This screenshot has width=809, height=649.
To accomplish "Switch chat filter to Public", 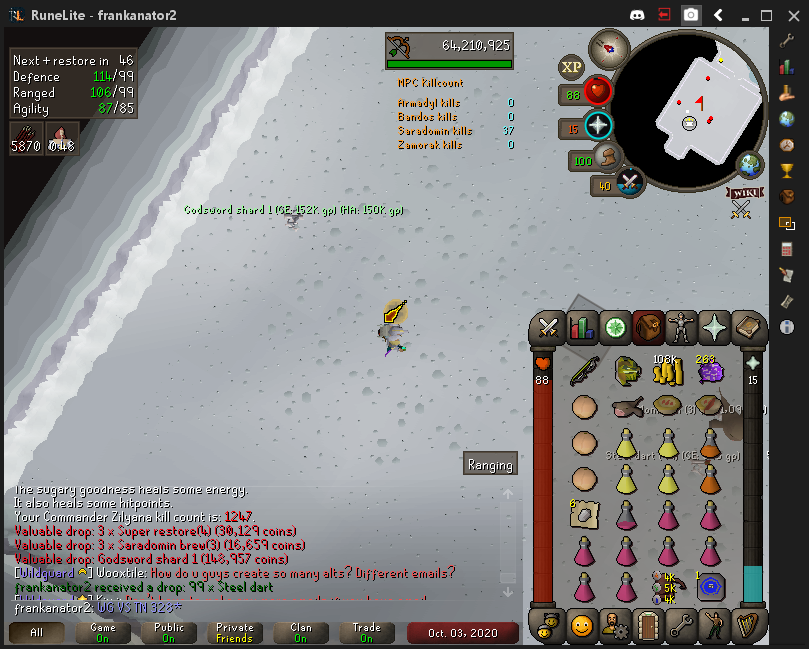I will coord(168,633).
